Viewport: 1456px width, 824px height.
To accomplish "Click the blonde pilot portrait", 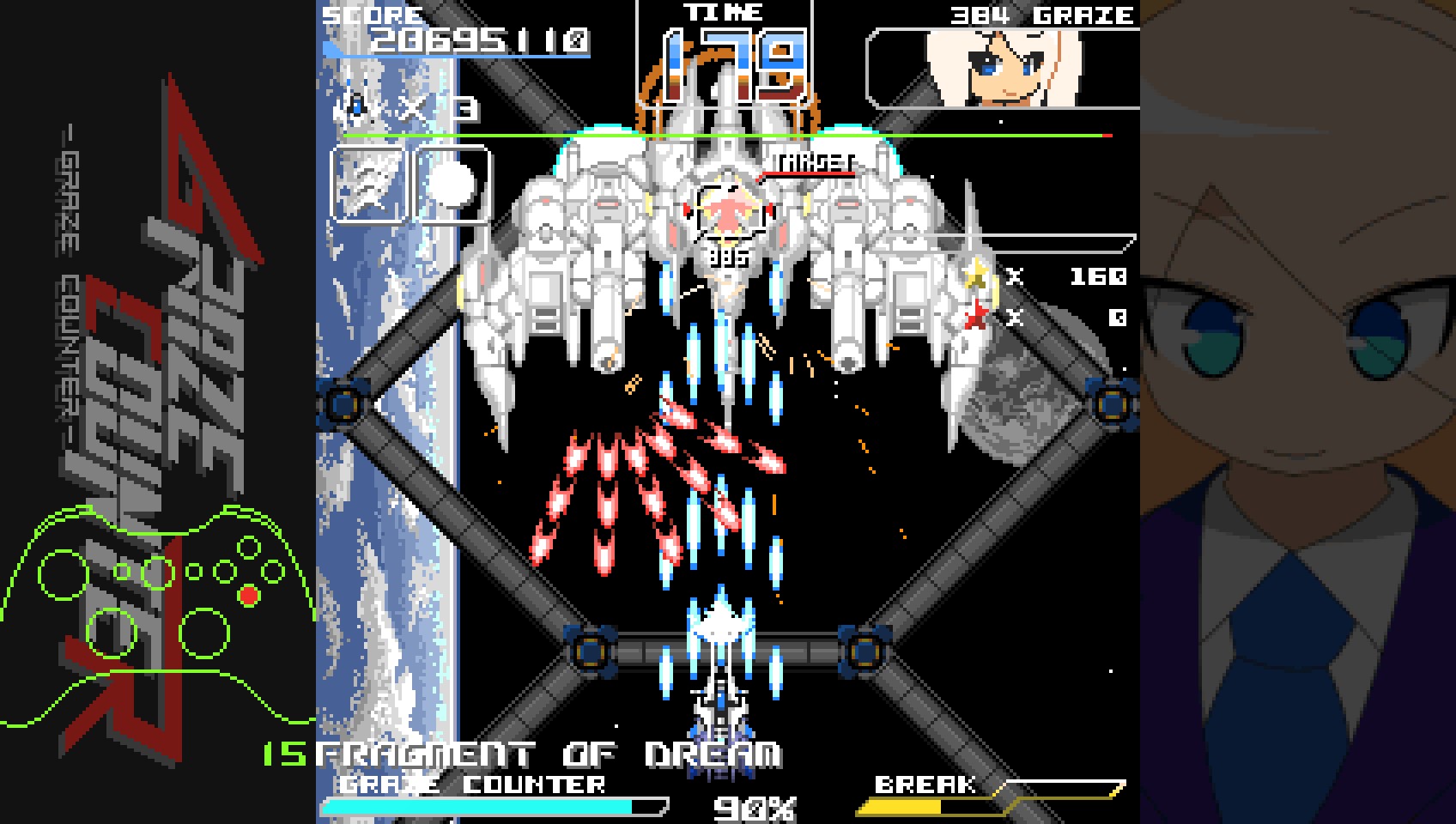I will coord(1001,69).
